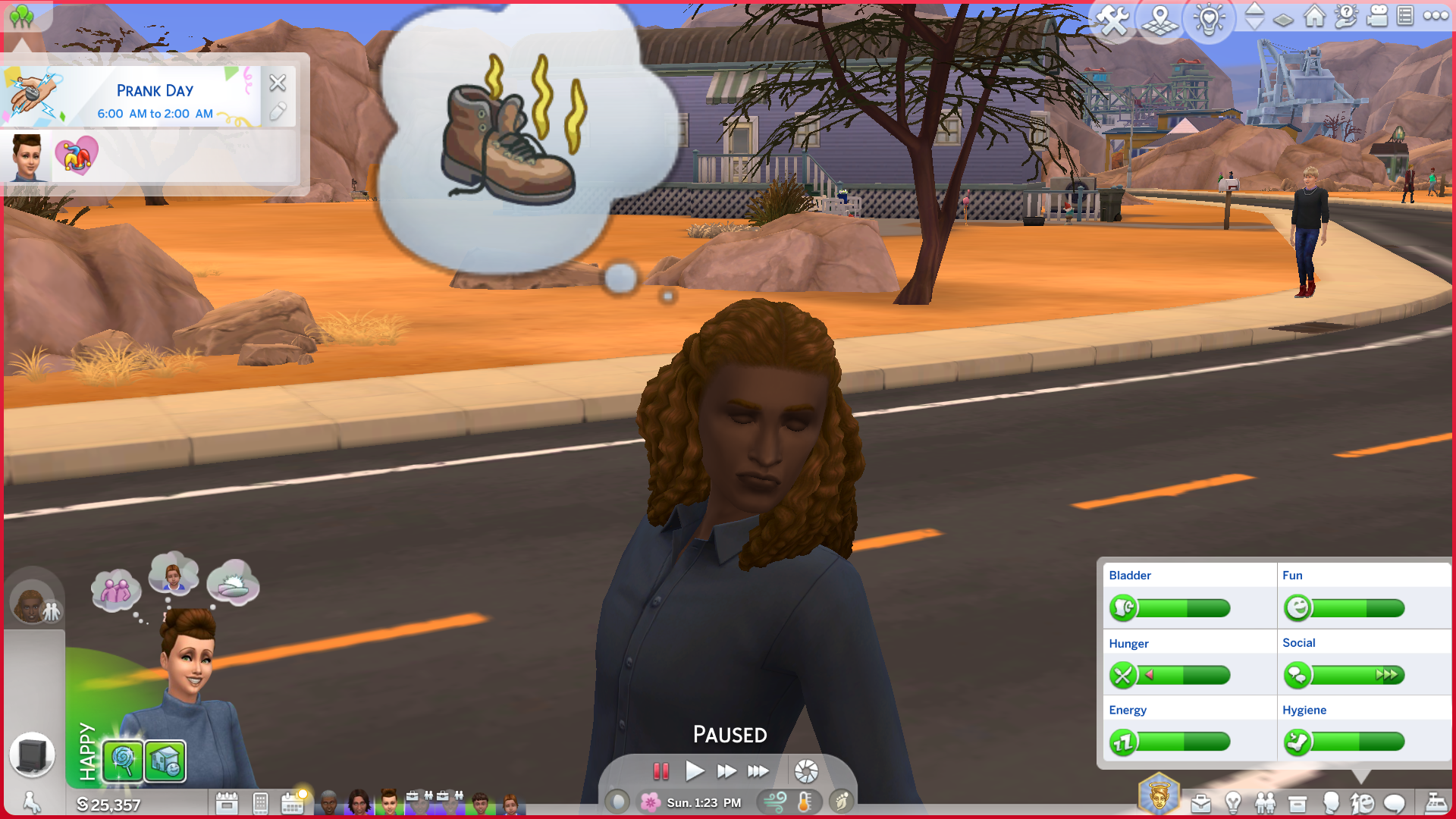Open camera controls video camera icon
1456x819 pixels.
click(1376, 16)
